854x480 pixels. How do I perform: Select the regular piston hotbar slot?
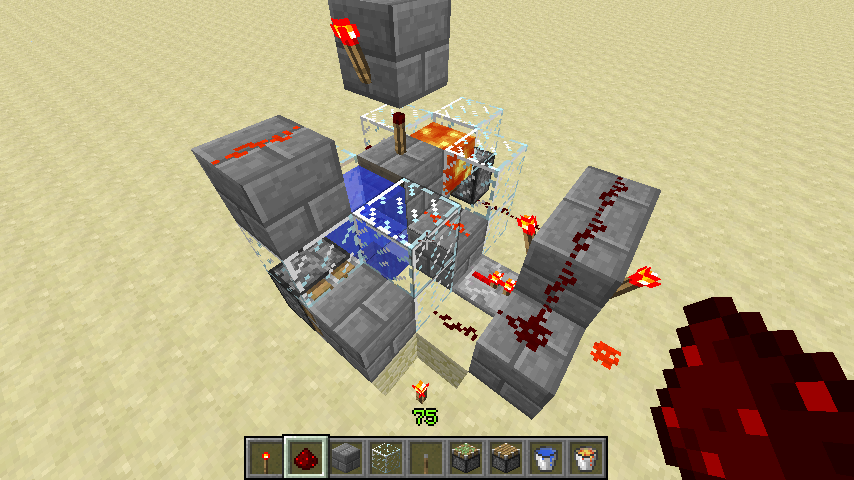[x=505, y=458]
